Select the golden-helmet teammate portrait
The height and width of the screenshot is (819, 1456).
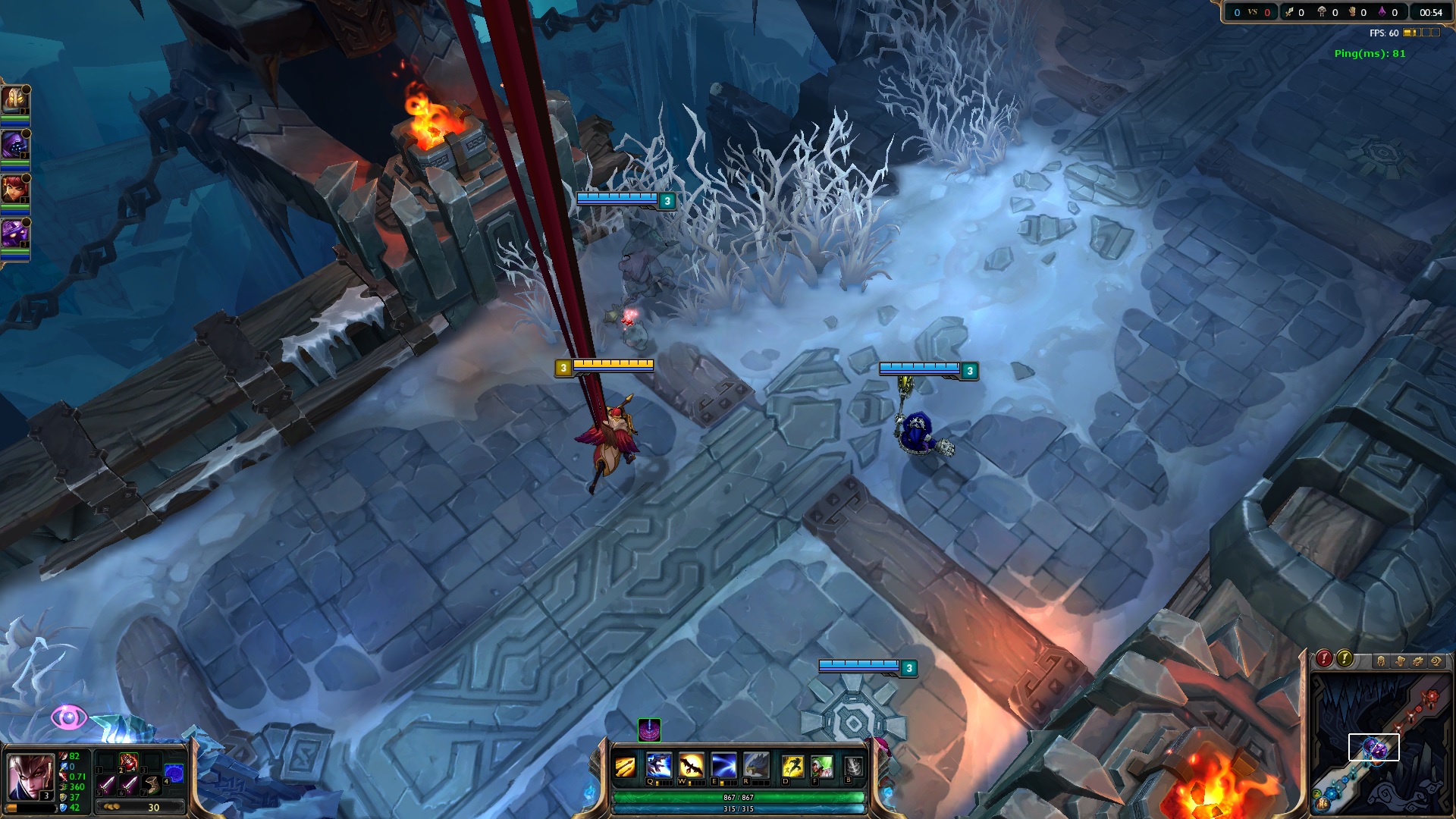[x=14, y=99]
